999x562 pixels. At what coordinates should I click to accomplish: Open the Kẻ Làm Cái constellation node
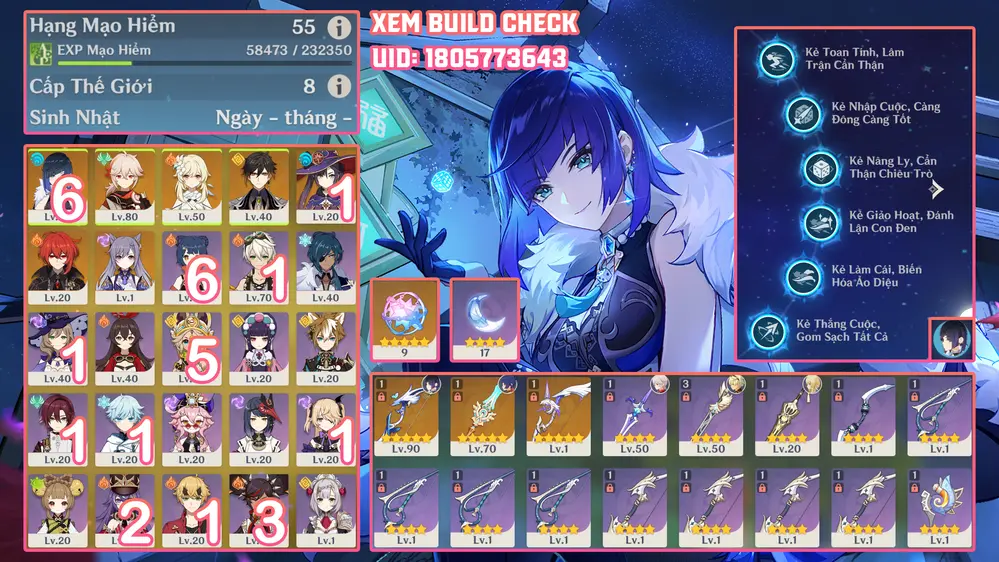pyautogui.click(x=802, y=276)
